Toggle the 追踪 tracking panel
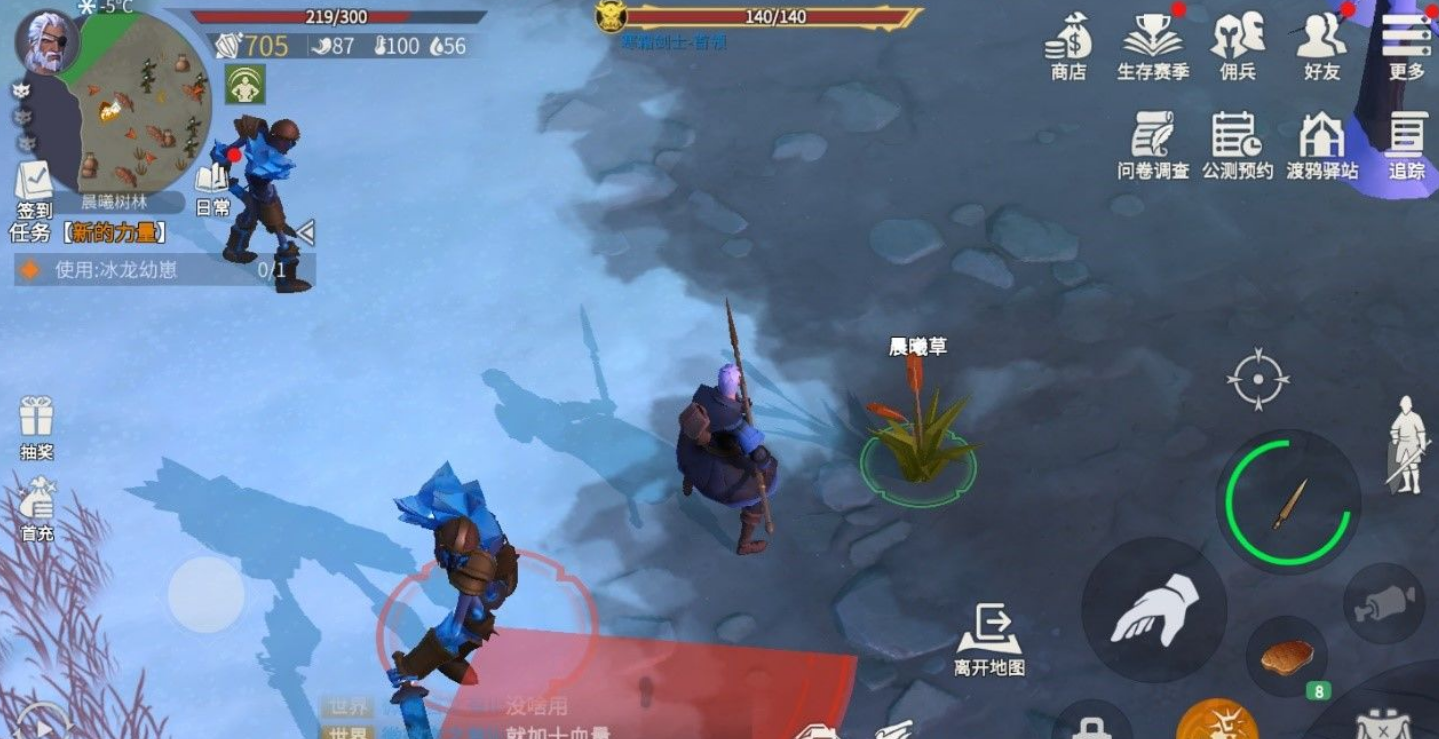This screenshot has height=739, width=1439. pos(1406,145)
